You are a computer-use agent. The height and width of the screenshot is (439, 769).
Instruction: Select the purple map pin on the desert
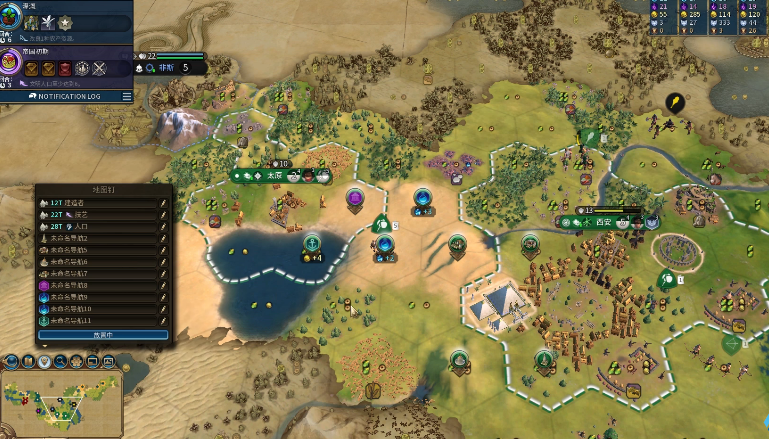tap(355, 197)
